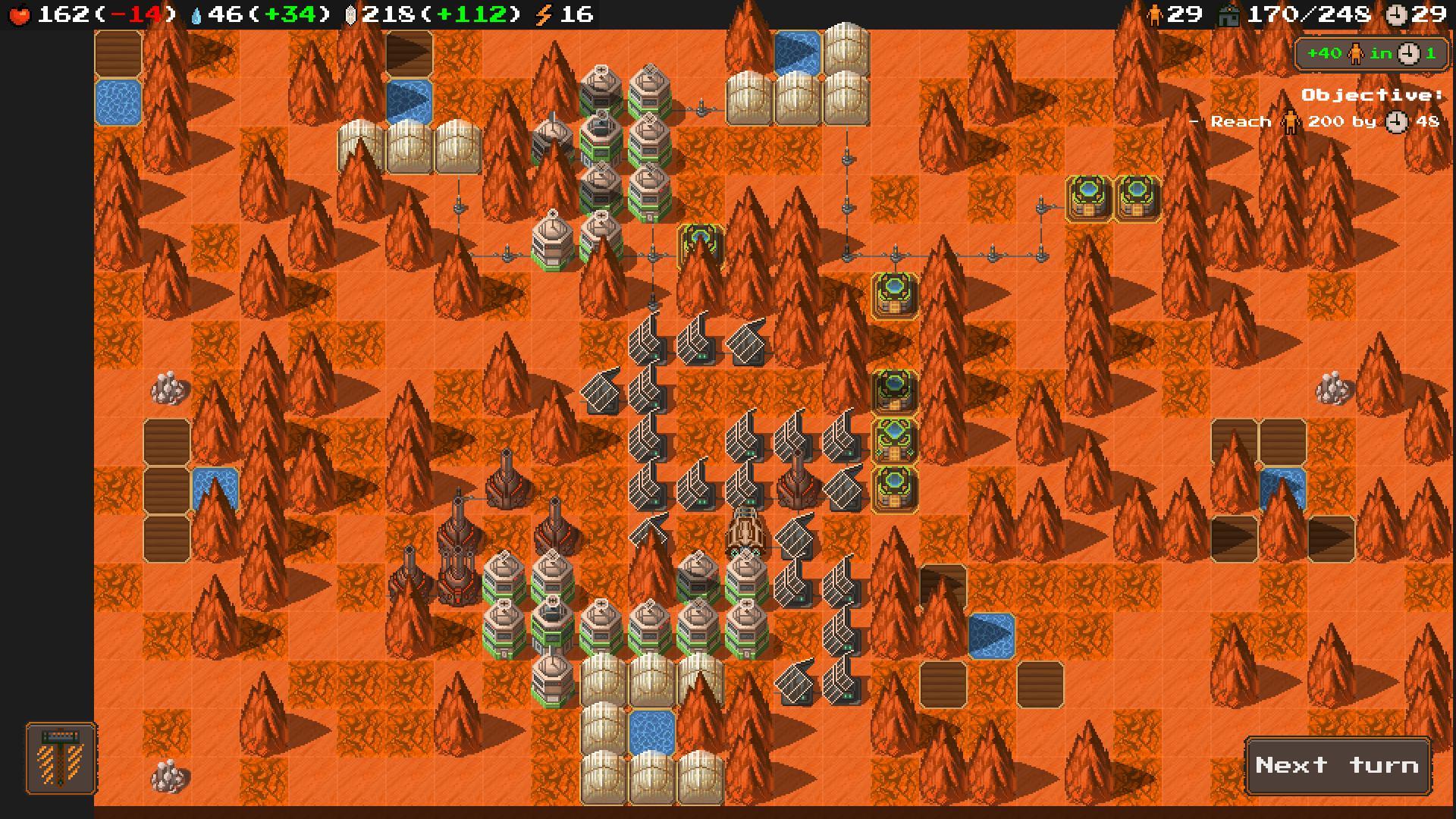Select the drill tool in bottom-left panel
1456x819 pixels.
59,758
